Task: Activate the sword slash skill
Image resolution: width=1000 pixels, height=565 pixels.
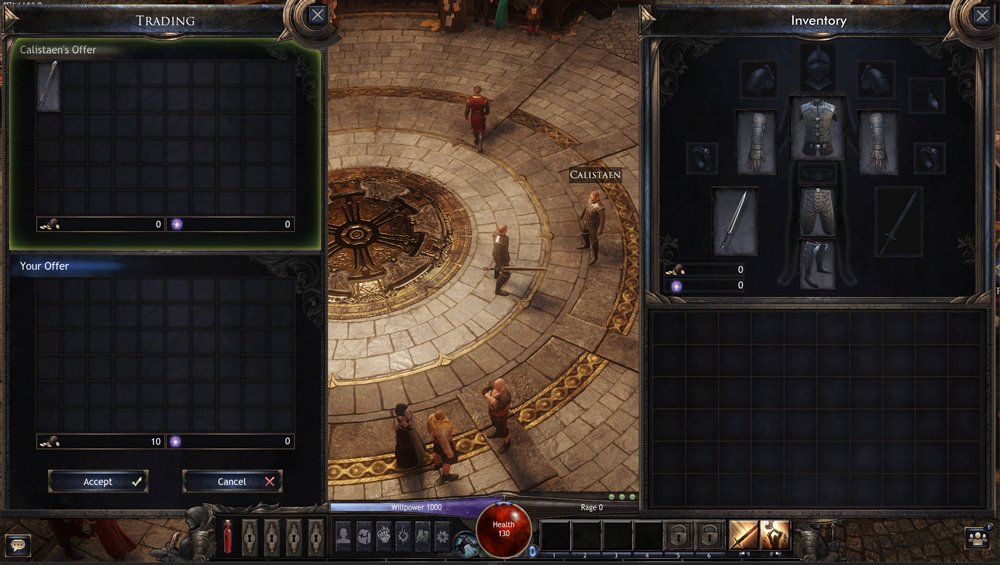Action: [x=743, y=536]
